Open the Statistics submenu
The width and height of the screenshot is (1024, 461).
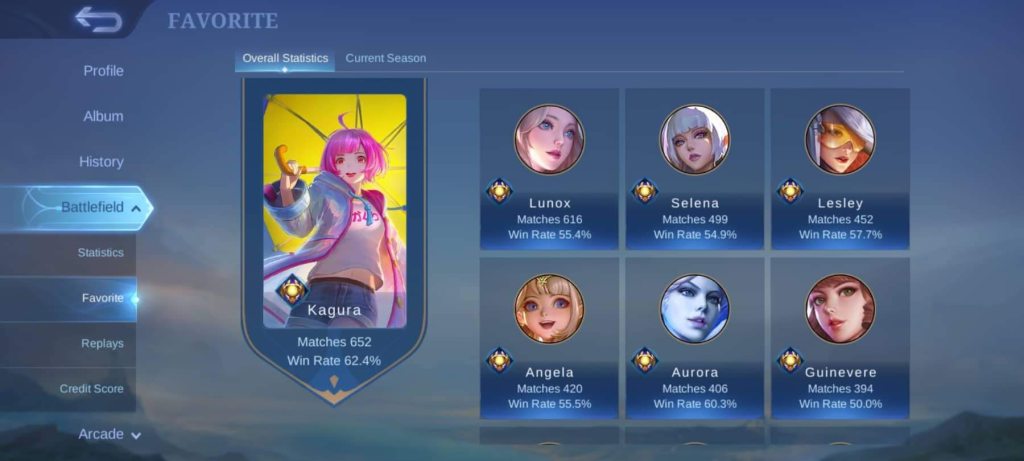pyautogui.click(x=100, y=253)
